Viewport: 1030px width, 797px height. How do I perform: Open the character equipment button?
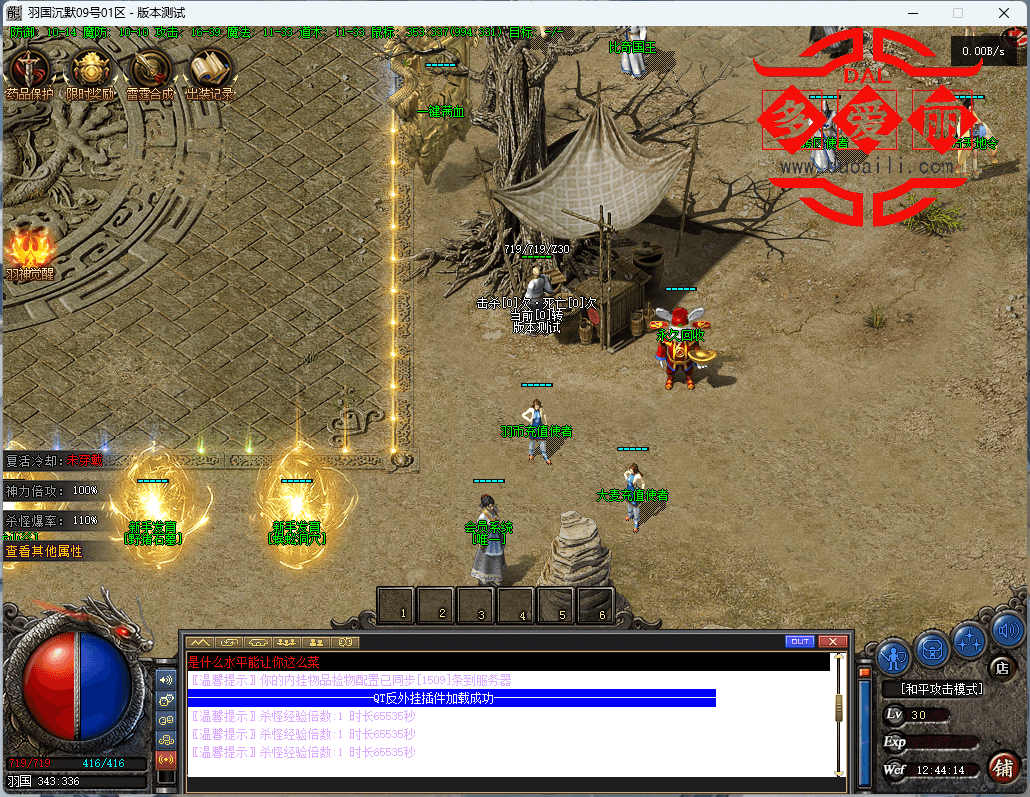[x=893, y=656]
